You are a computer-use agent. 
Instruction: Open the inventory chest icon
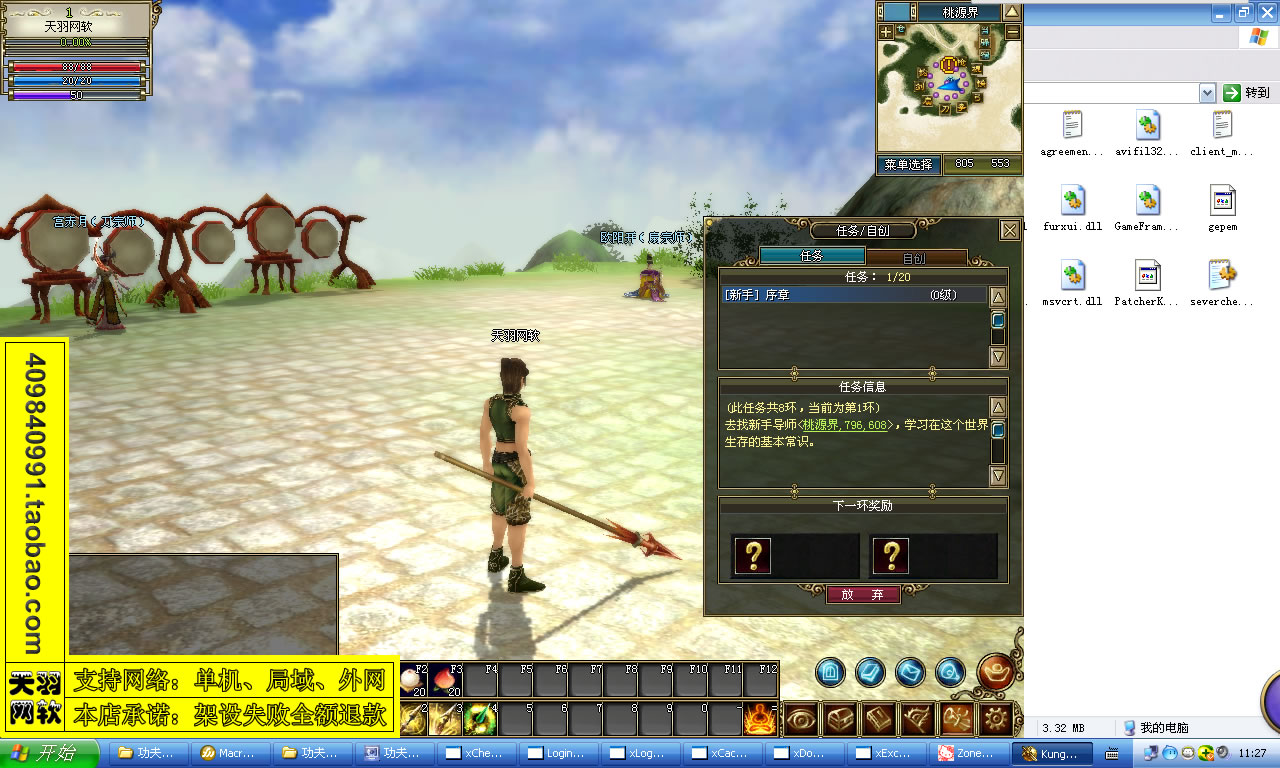[x=842, y=718]
